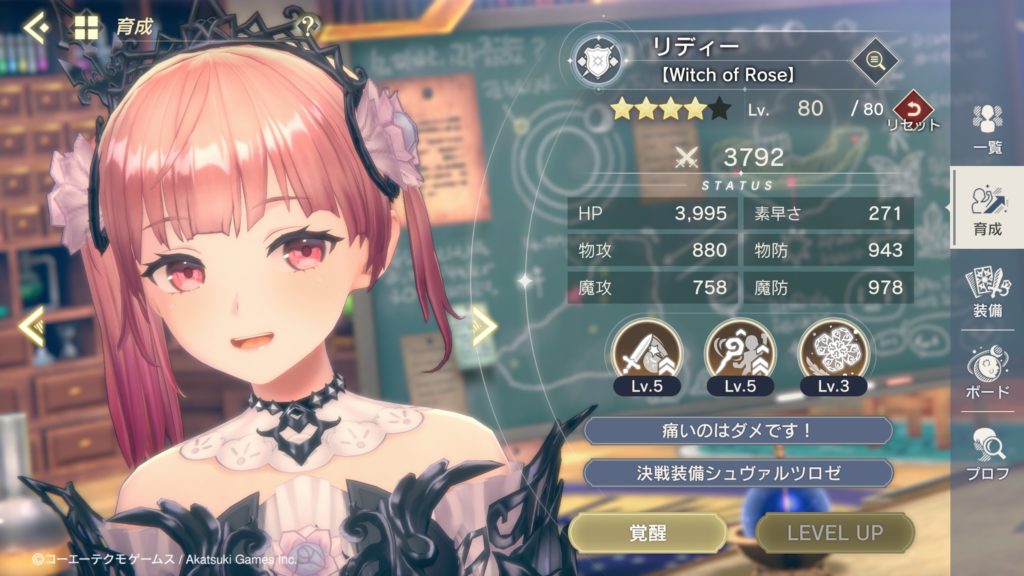Viewport: 1024px width, 576px height.
Task: Open the 装備 equipment tab
Action: pos(987,292)
